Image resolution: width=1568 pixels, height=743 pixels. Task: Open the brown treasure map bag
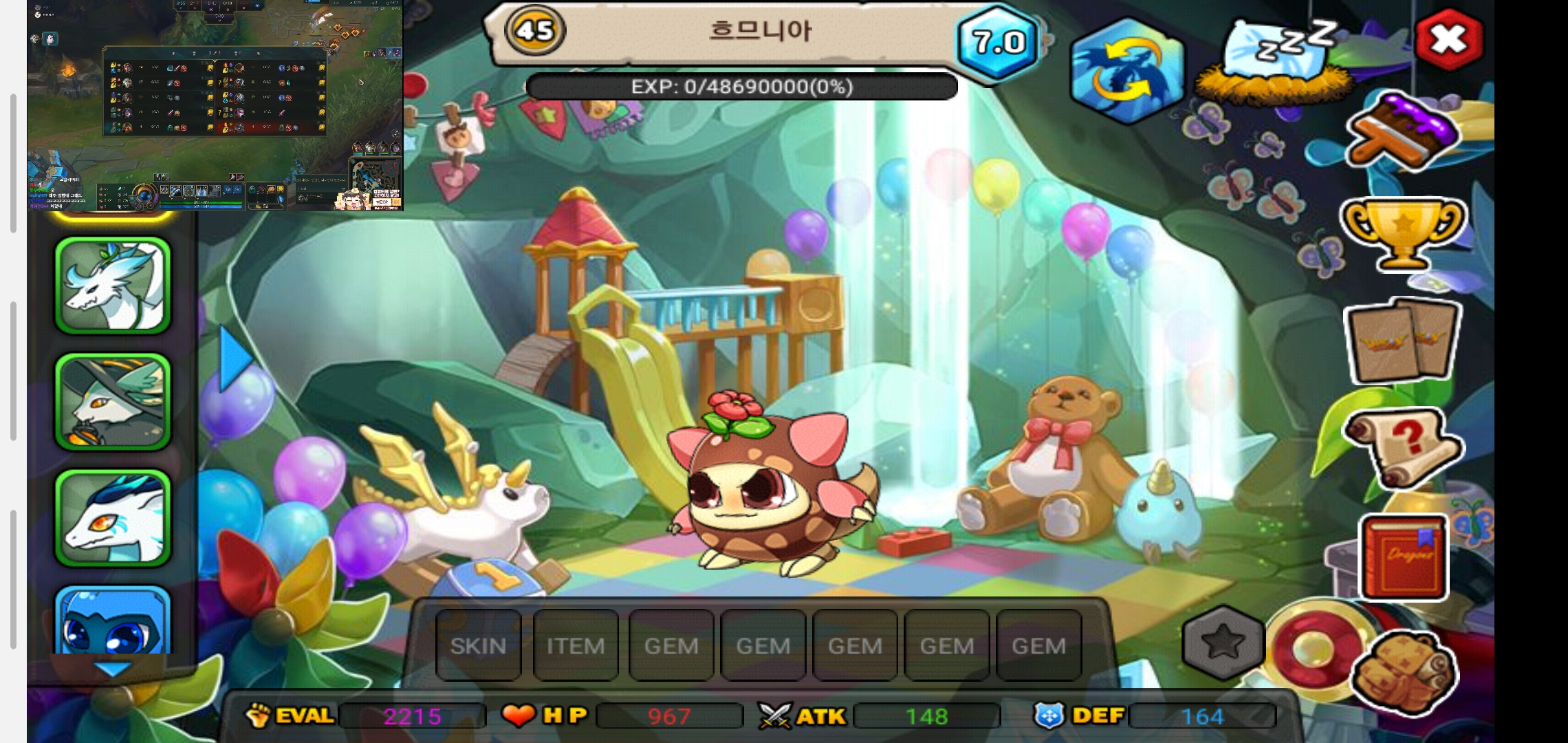(x=1403, y=669)
